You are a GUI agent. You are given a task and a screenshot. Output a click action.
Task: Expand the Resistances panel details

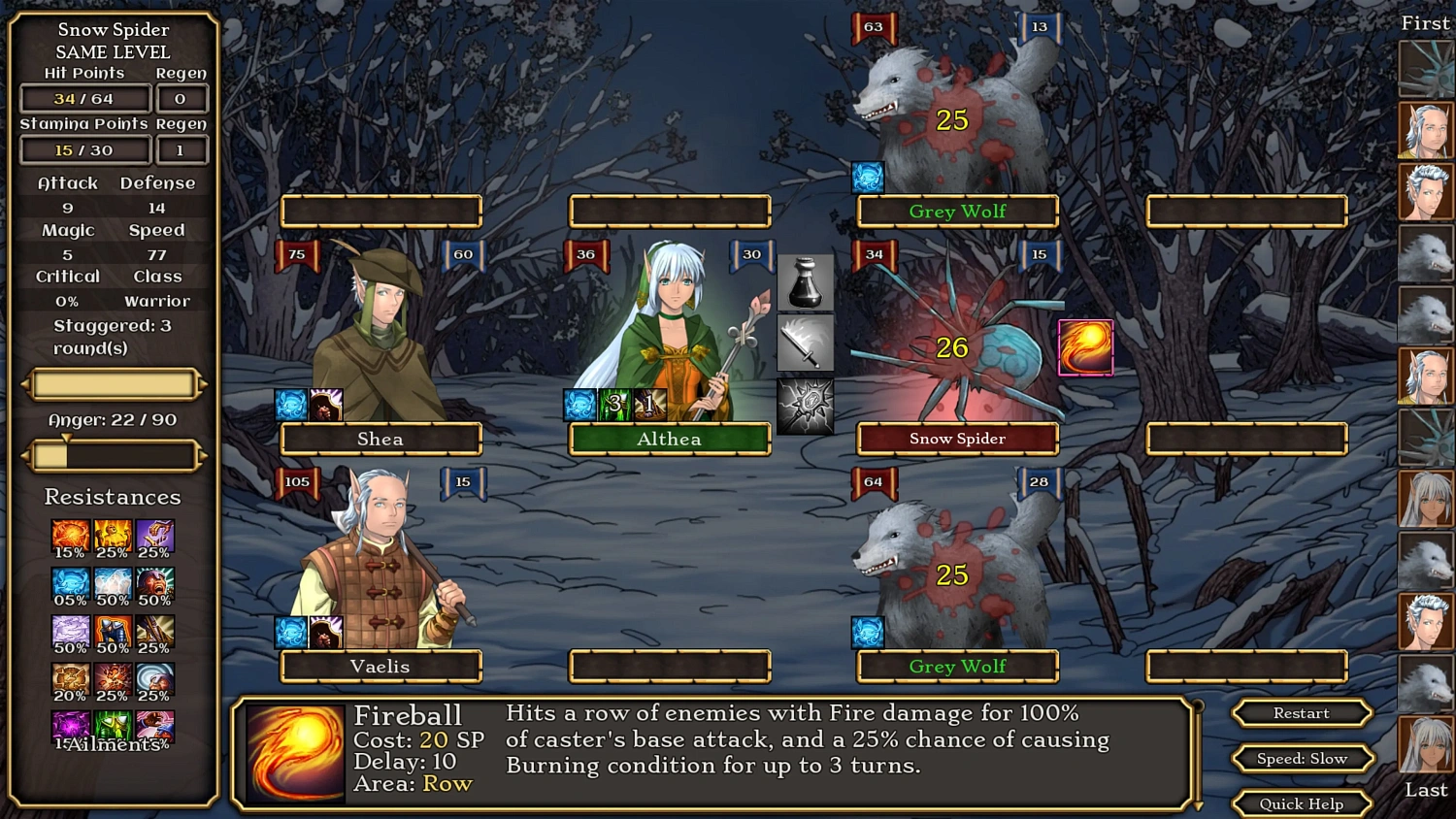pyautogui.click(x=113, y=497)
